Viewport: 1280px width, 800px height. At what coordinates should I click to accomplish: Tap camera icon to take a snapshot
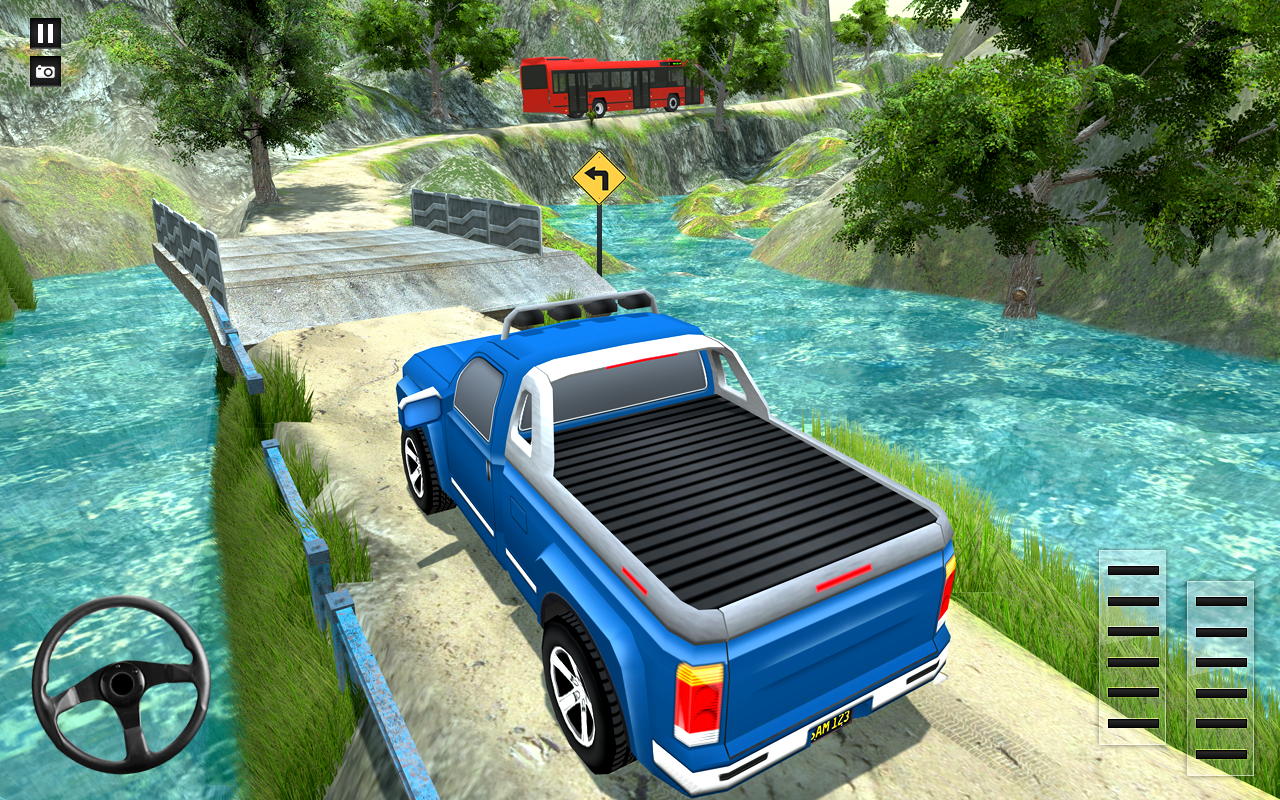[x=45, y=70]
